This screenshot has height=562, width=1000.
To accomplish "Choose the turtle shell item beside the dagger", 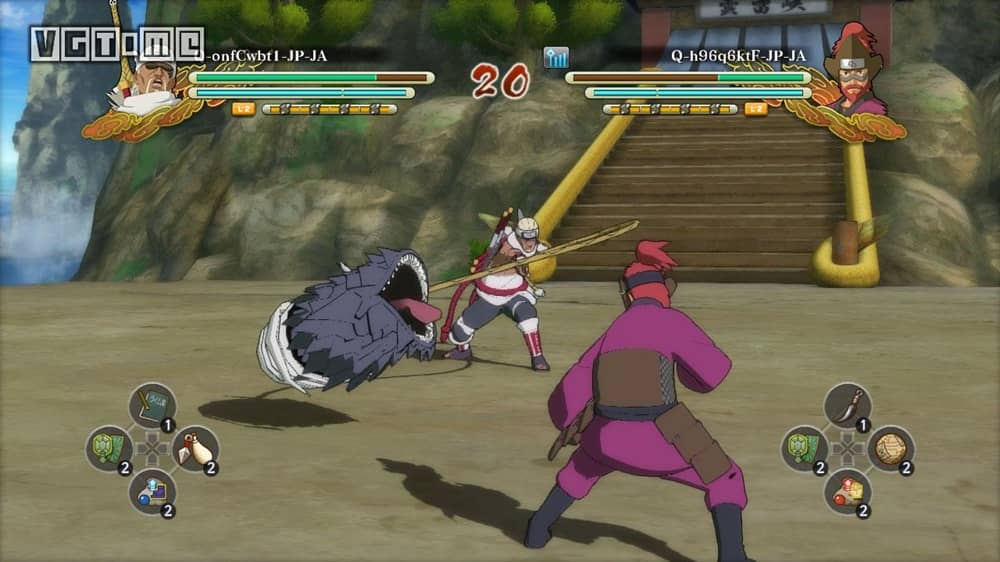I will (804, 449).
